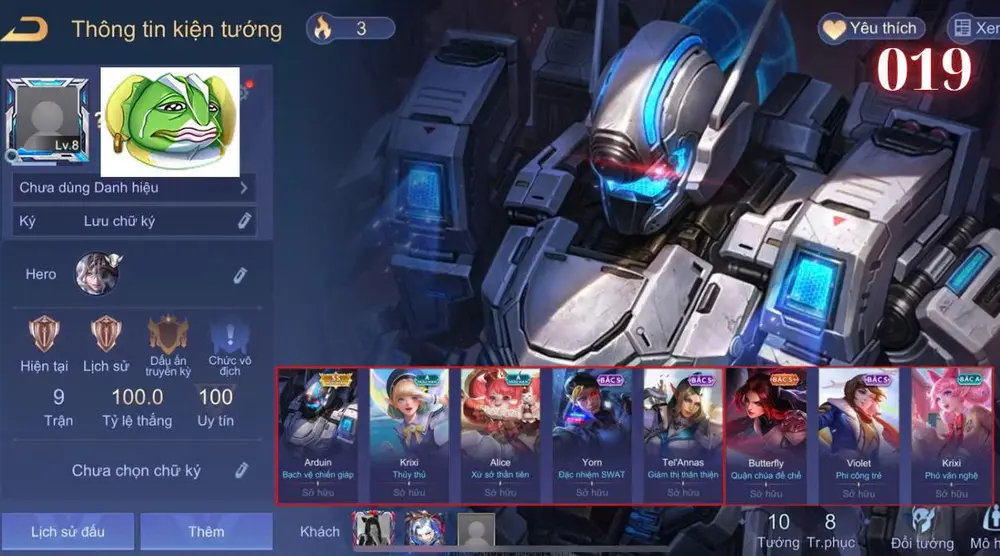Select the Butterfly Quận chúa đế chế card

tap(766, 436)
